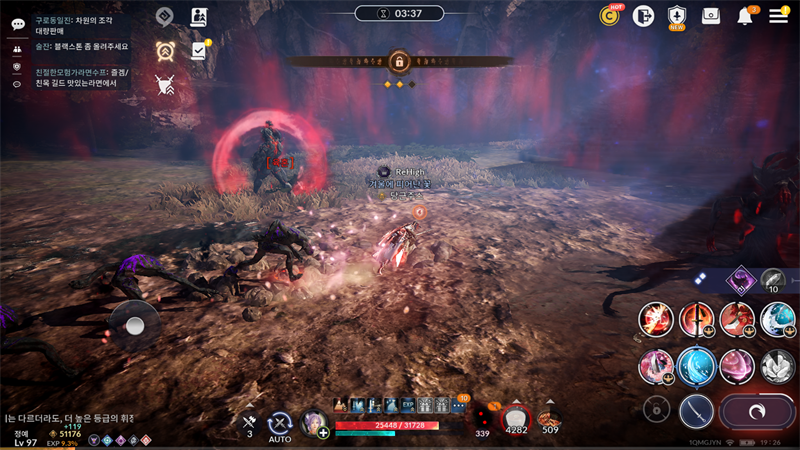This screenshot has height=450, width=800.
Task: Toggle AUTO combat mode
Action: 280,424
